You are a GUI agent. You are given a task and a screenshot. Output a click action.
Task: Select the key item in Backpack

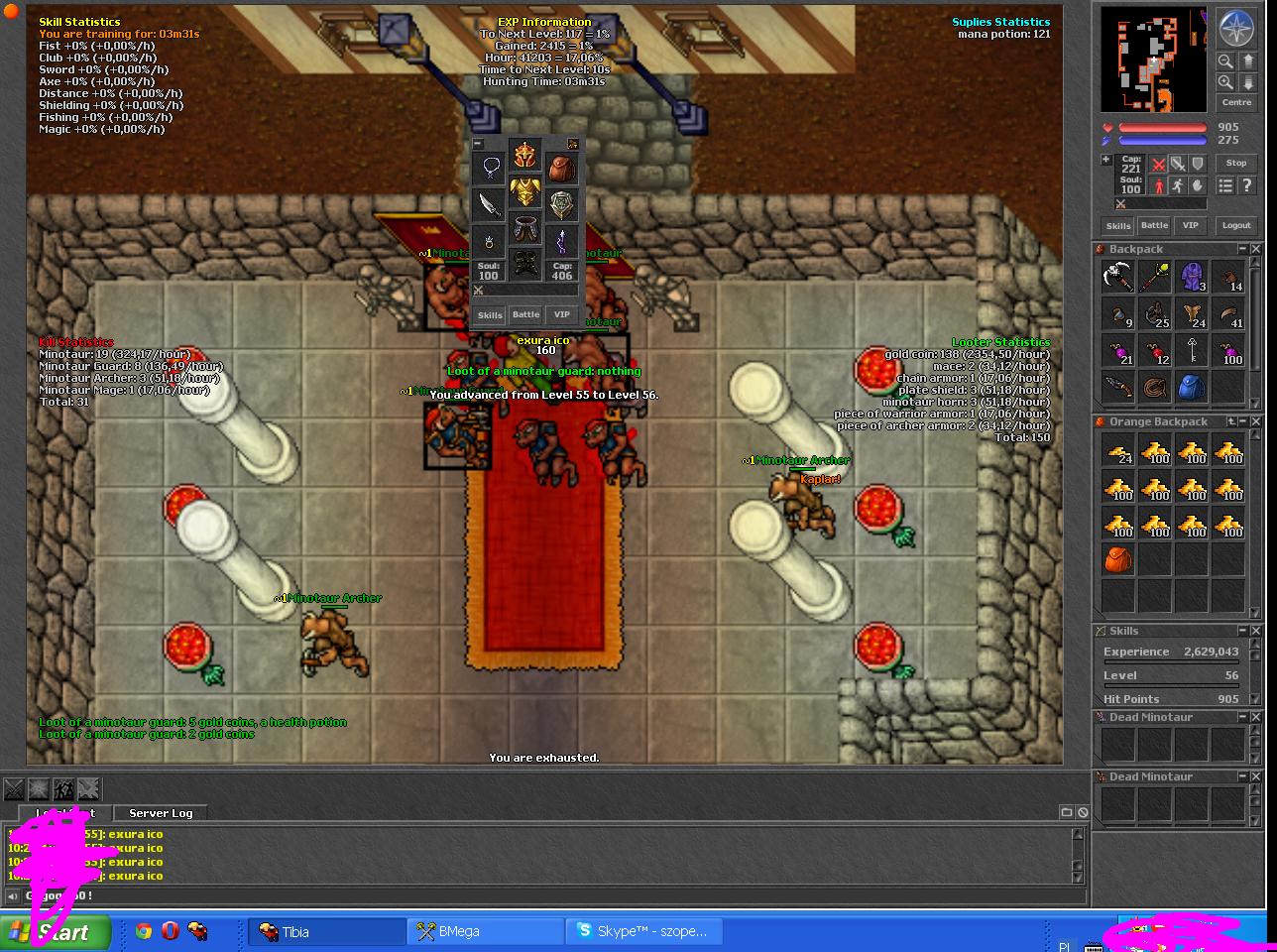1191,350
